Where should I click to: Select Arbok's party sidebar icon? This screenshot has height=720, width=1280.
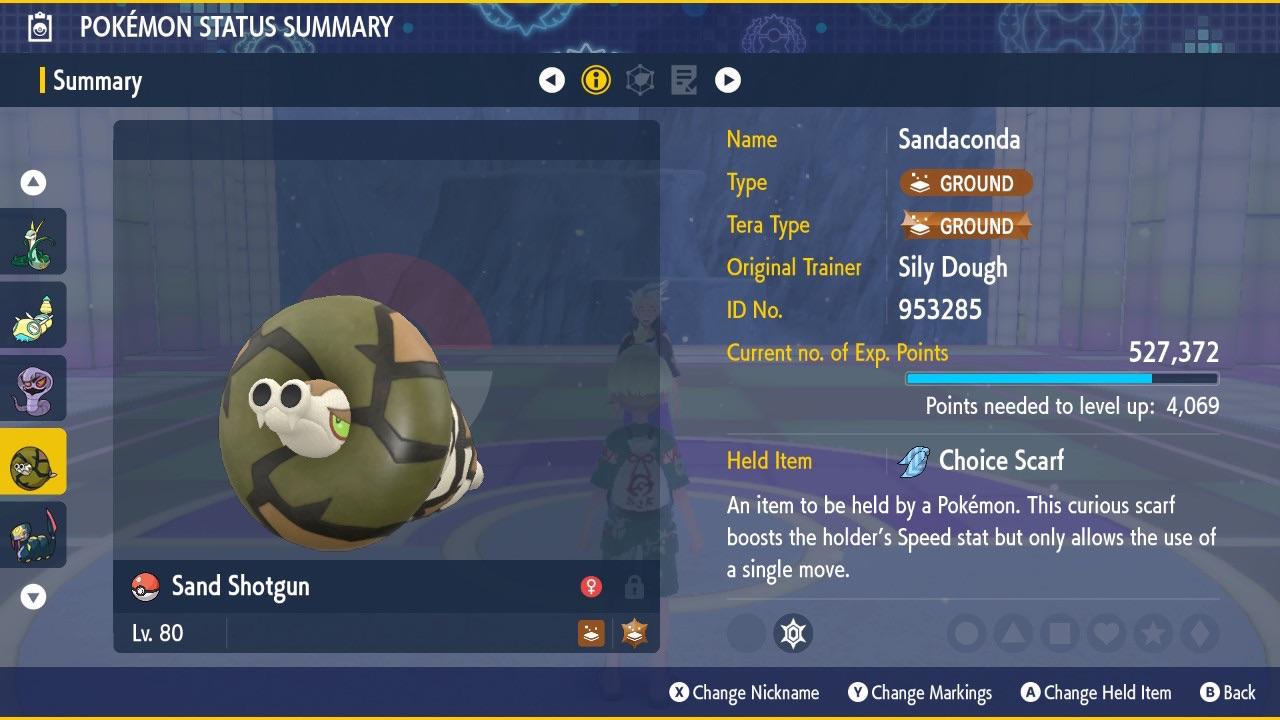point(33,388)
